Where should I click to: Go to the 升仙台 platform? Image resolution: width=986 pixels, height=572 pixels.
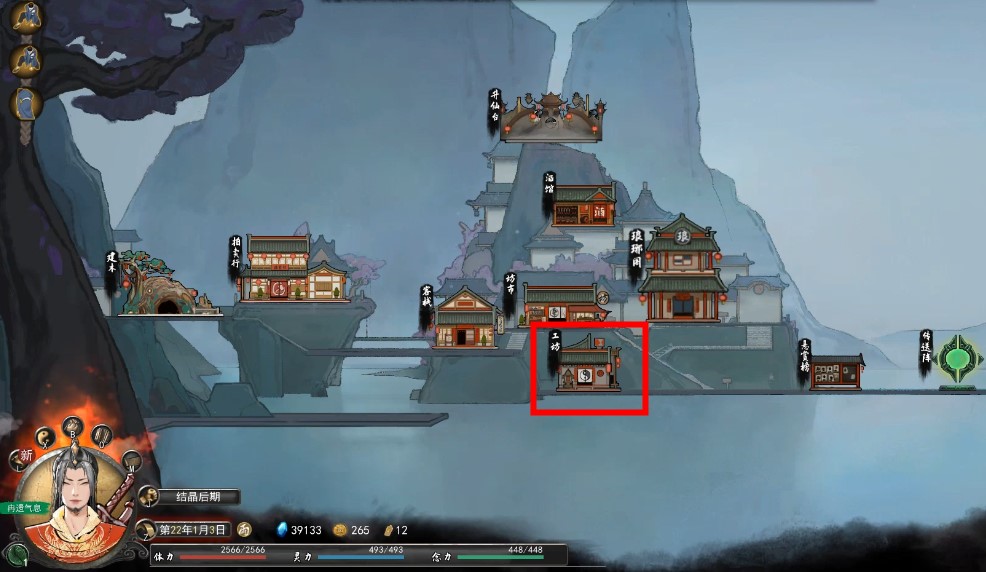tap(553, 119)
